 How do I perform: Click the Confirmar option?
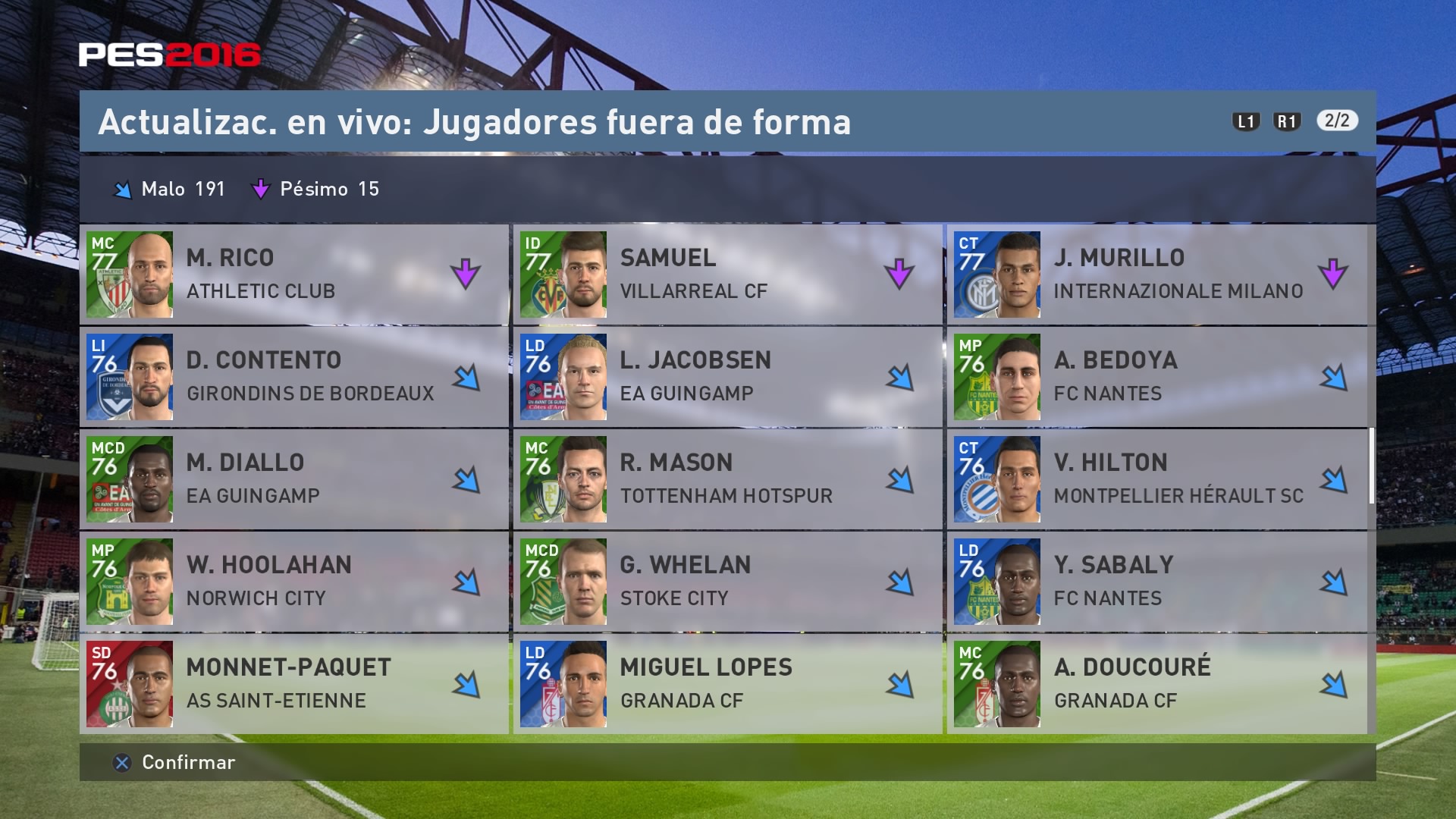point(175,762)
